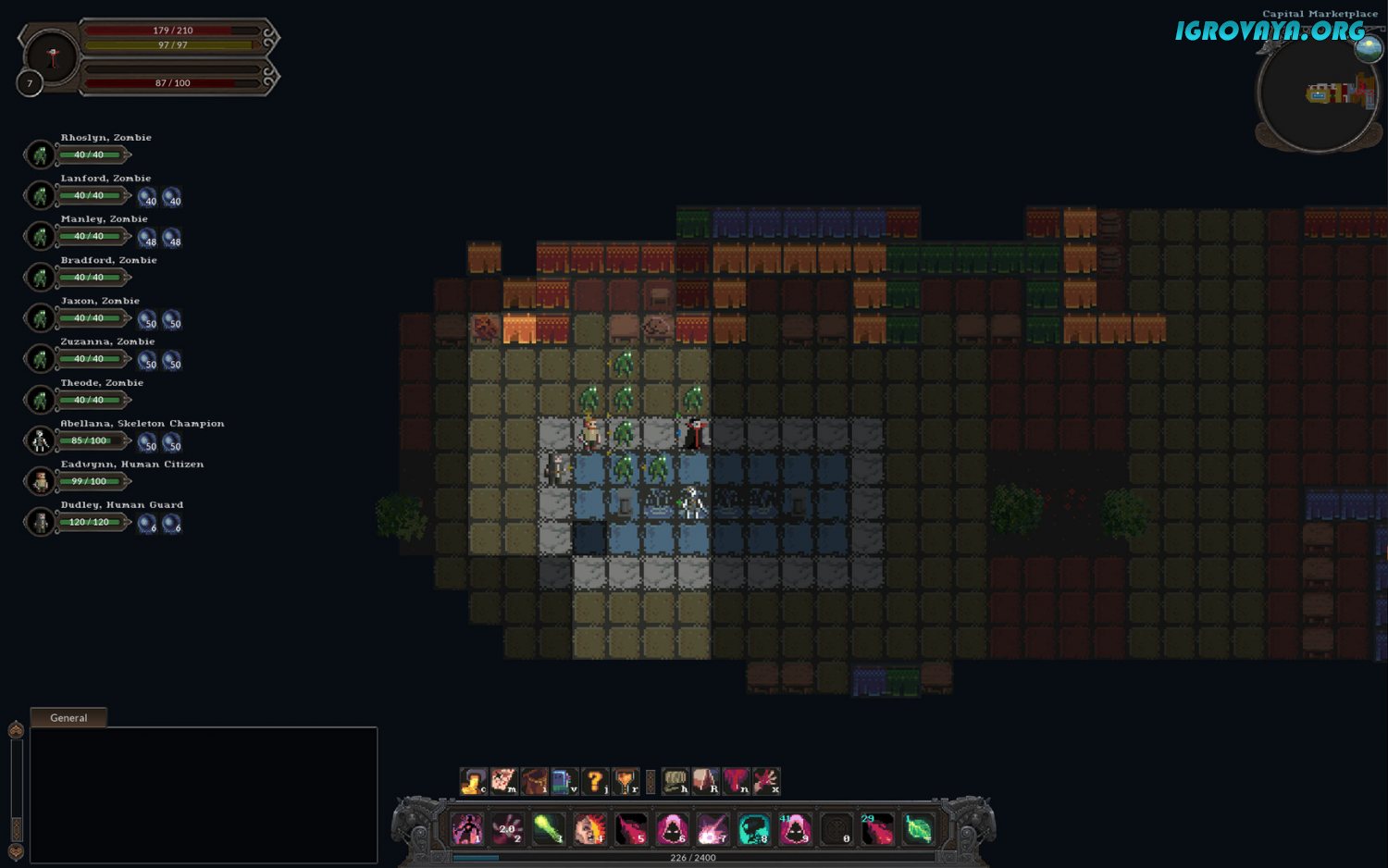Choose Eadwynn, Human Citizen portrait
Screen dimensions: 1388x868
click(40, 481)
